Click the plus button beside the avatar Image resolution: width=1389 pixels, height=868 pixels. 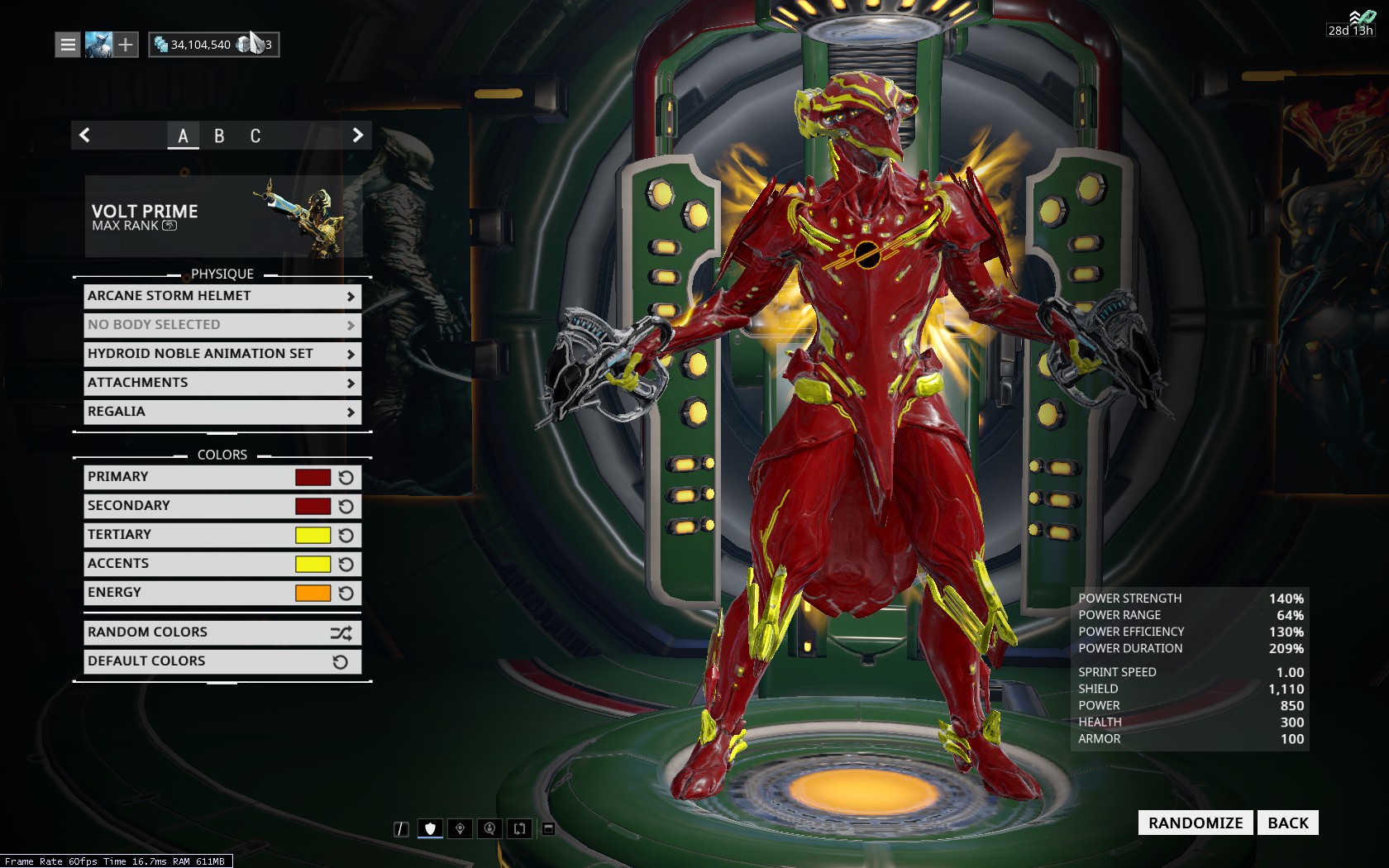coord(125,45)
